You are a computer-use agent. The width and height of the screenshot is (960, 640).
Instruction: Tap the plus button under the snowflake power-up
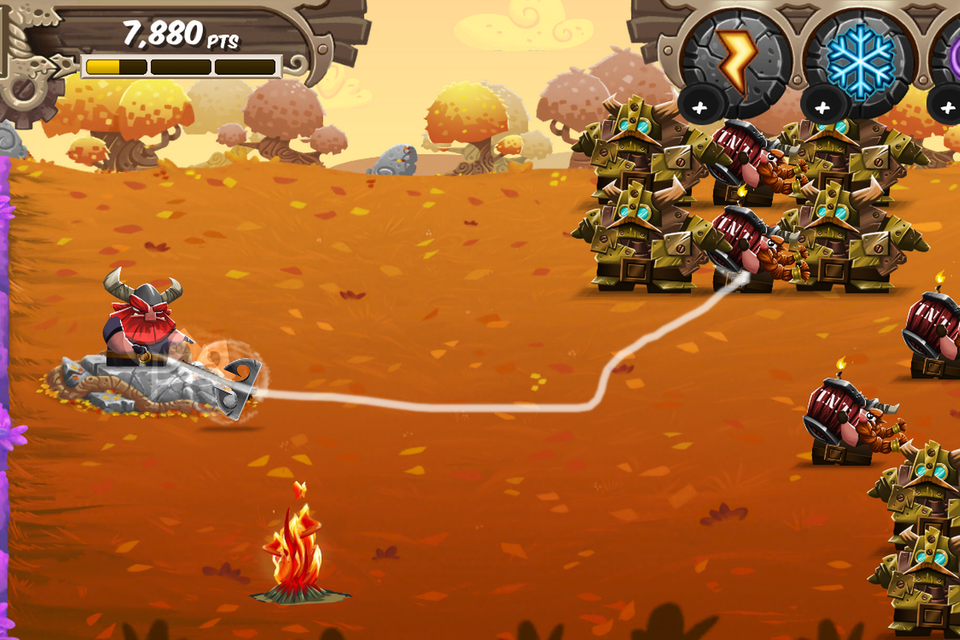(821, 104)
